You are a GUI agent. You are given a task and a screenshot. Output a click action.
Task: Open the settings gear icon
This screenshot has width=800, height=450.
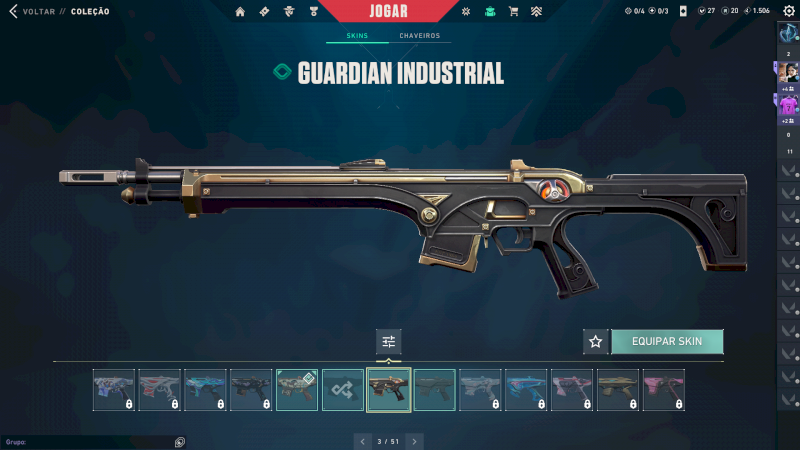(x=787, y=11)
